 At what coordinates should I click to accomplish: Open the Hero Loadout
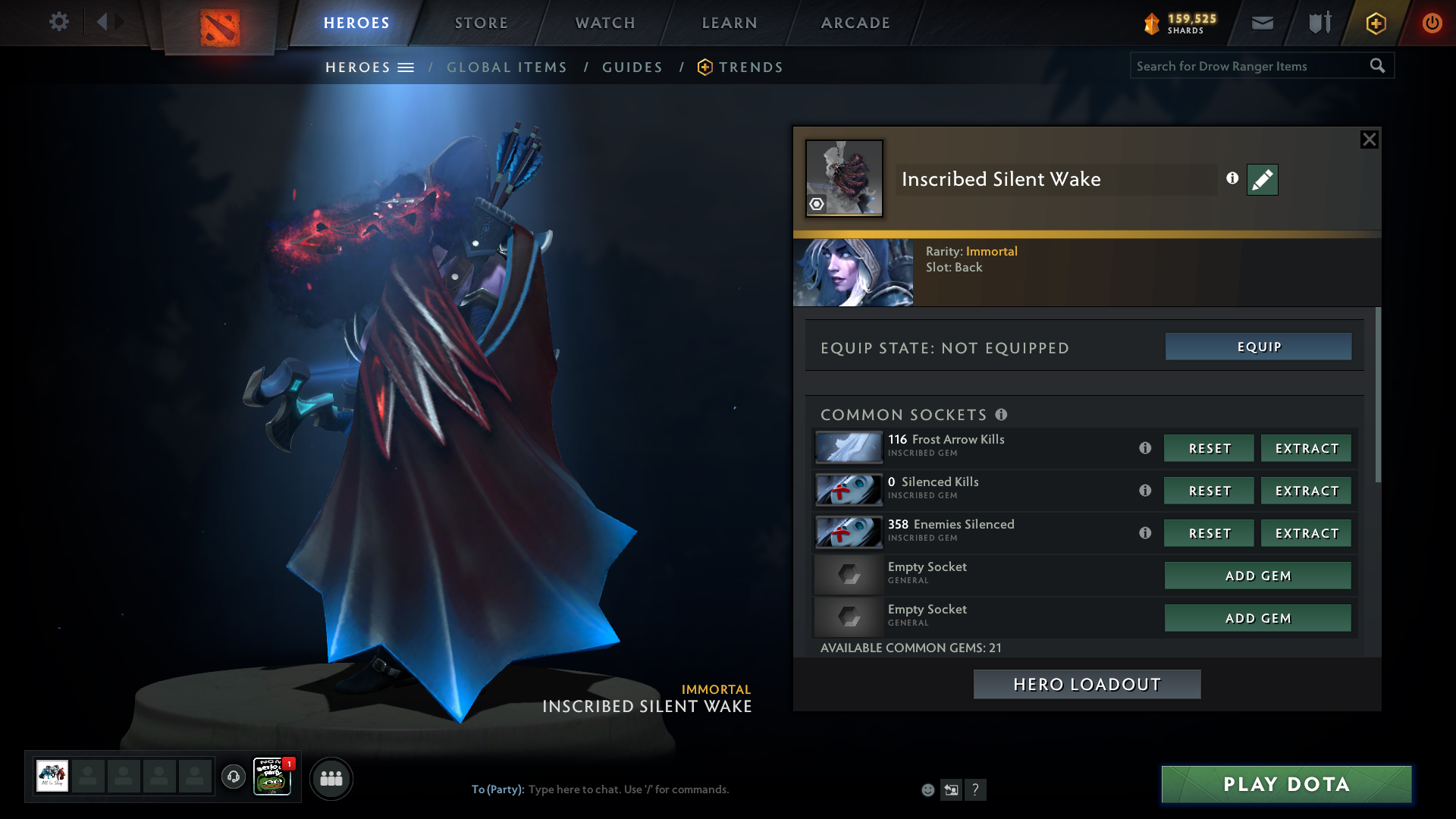(1087, 684)
